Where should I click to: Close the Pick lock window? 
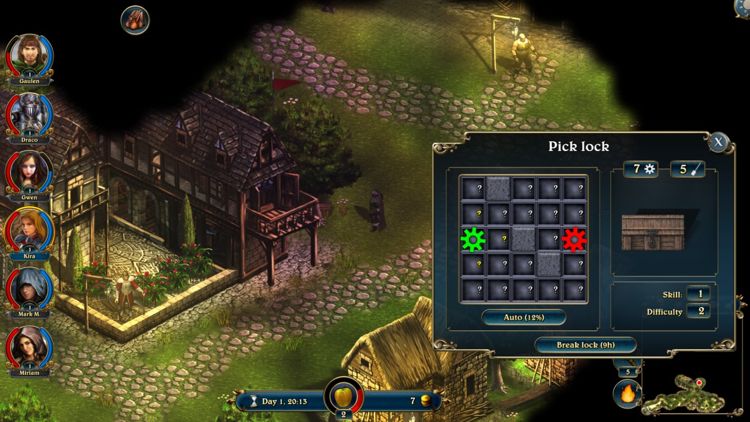[717, 142]
